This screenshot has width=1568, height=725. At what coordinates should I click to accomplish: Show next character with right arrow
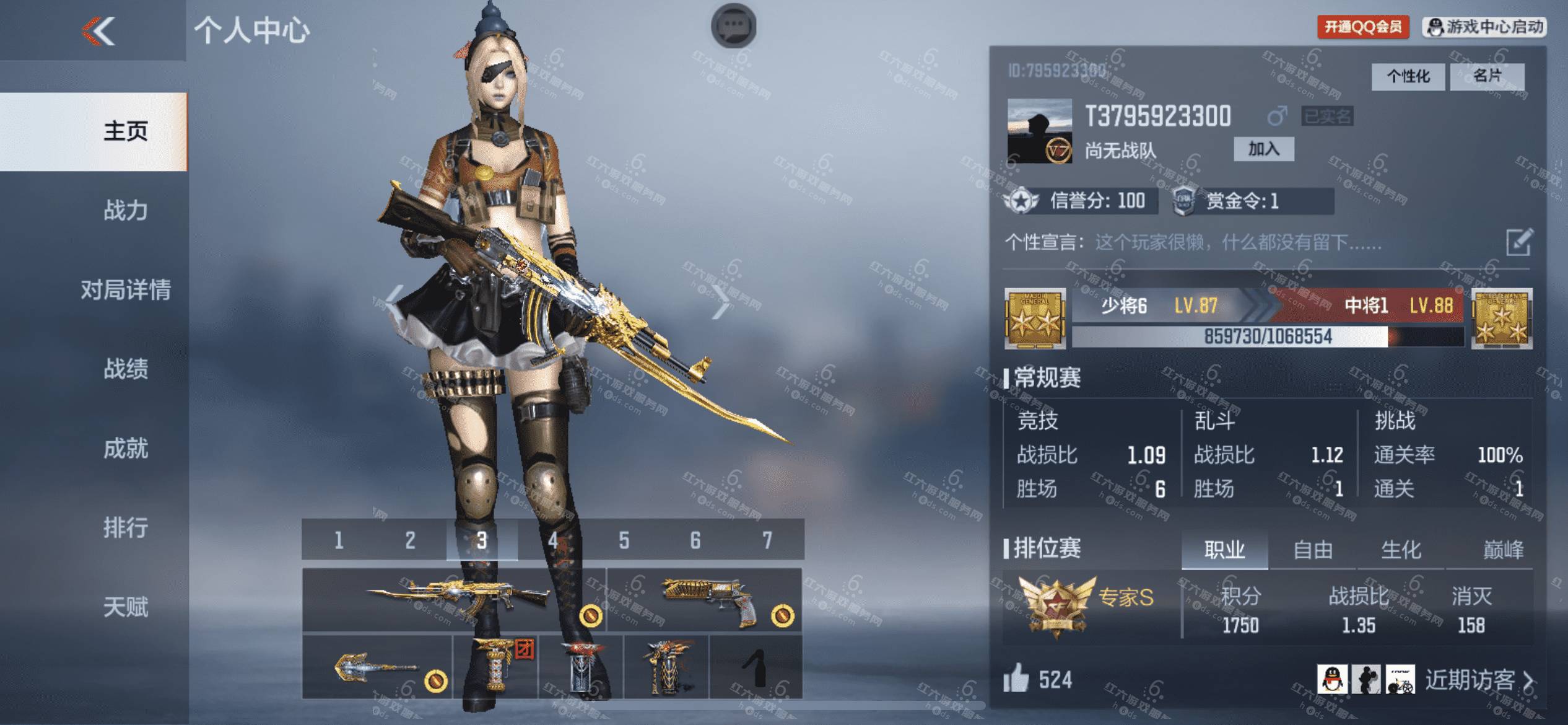[721, 302]
